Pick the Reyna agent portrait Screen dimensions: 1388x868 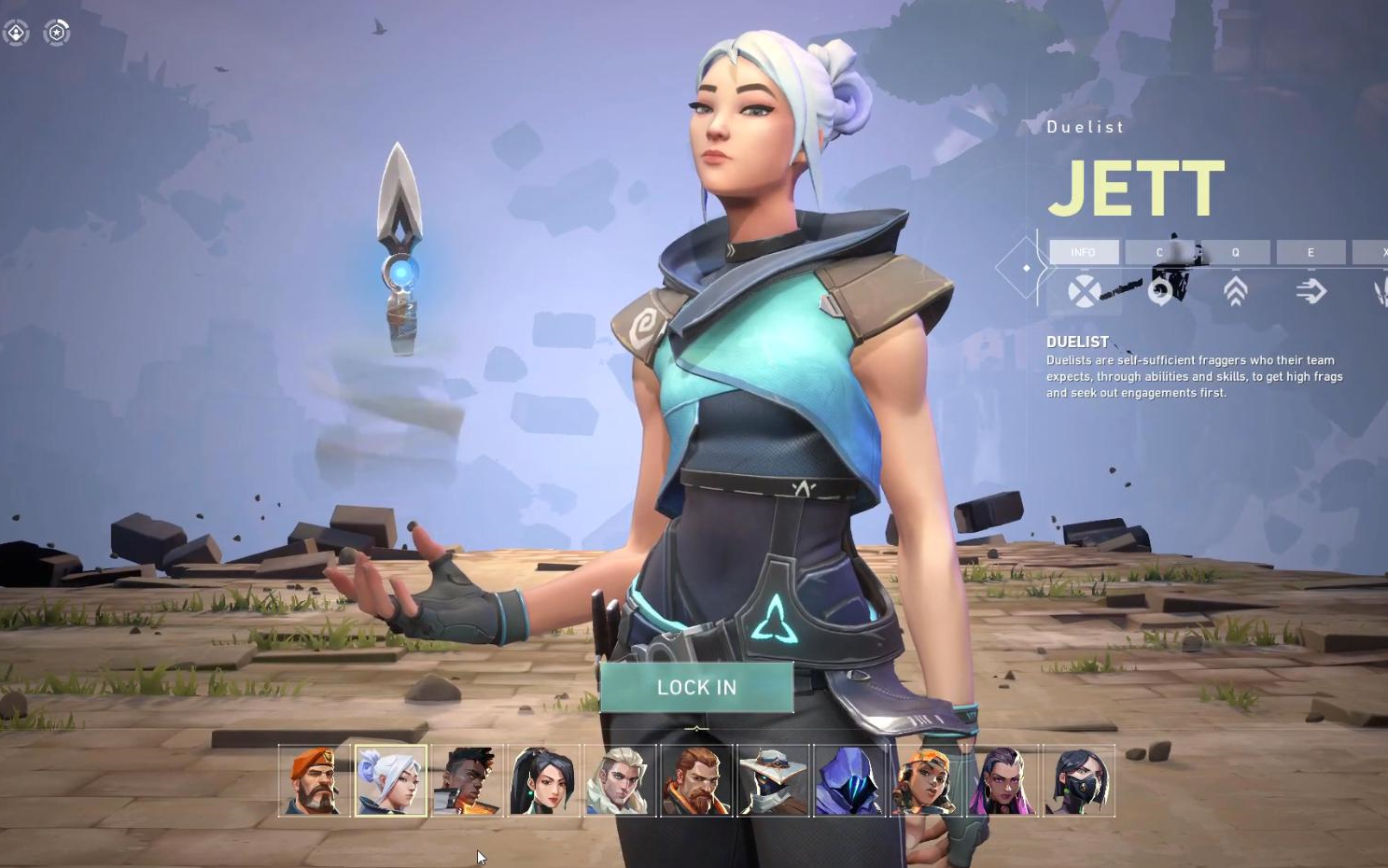coord(1003,780)
